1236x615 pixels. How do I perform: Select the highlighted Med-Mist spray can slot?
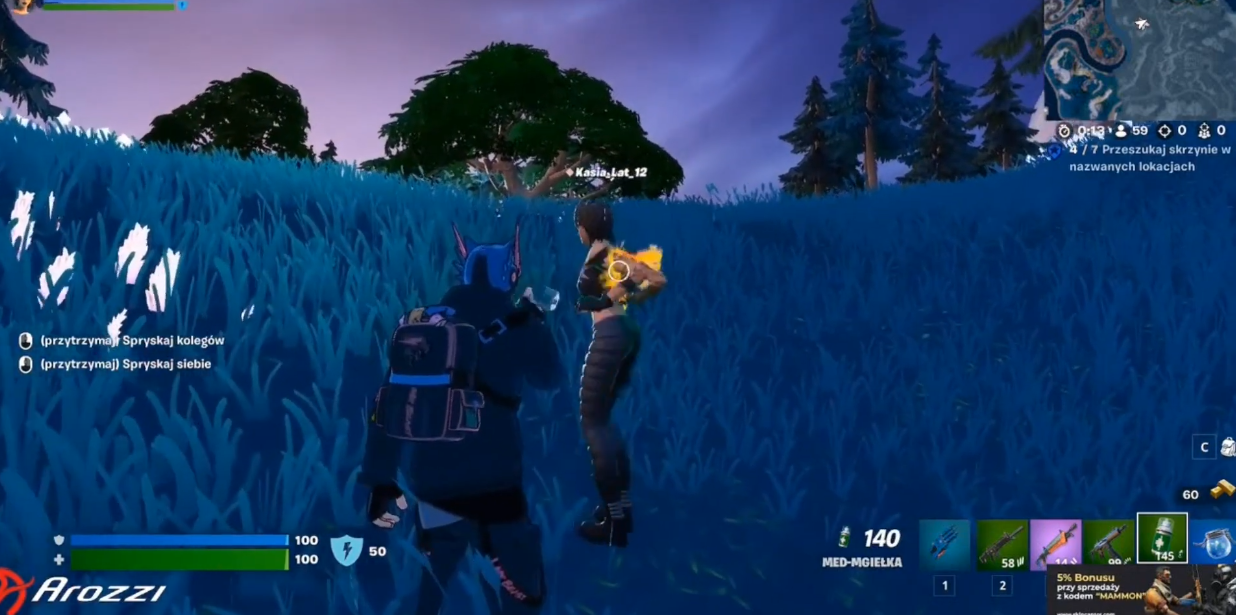click(1162, 540)
